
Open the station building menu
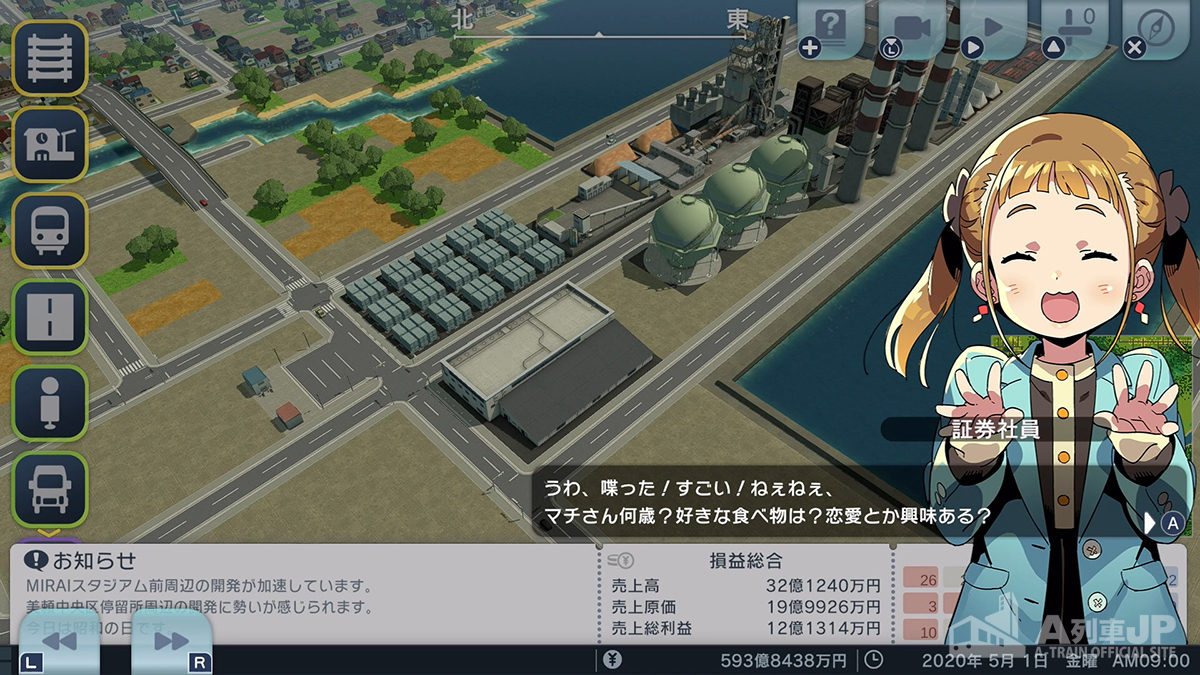49,144
